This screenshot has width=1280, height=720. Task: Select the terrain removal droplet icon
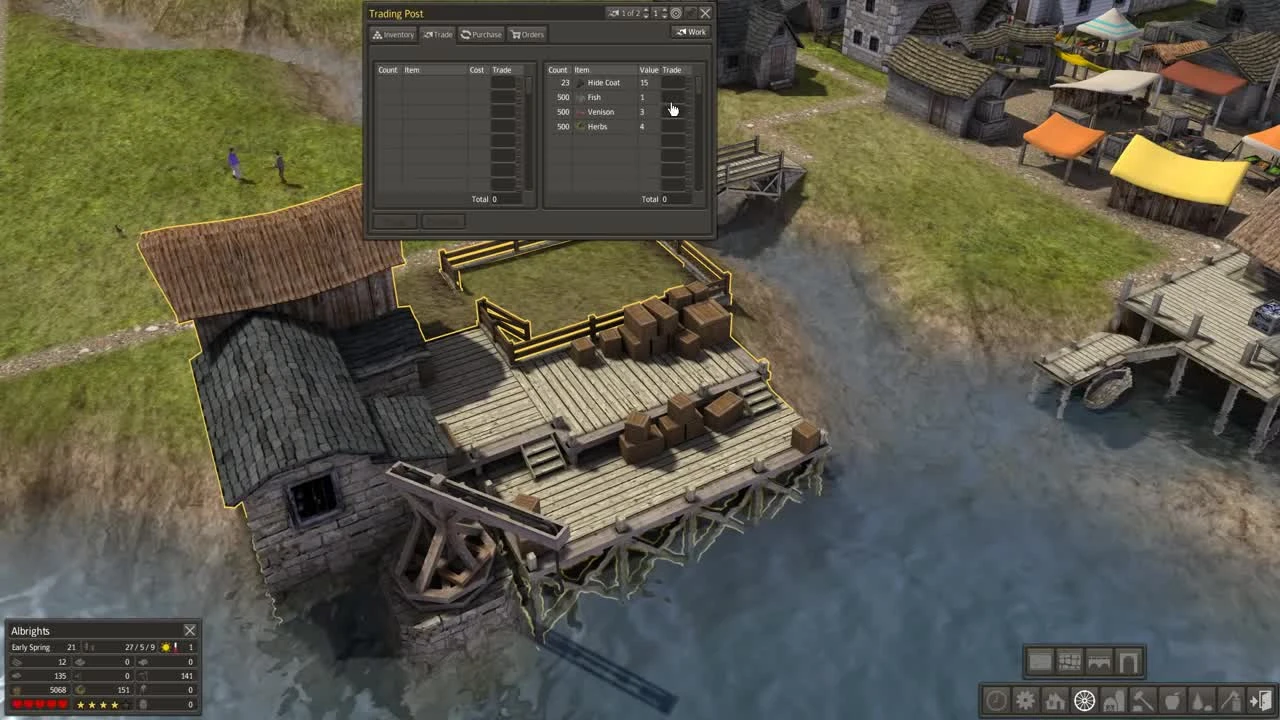(x=1200, y=701)
